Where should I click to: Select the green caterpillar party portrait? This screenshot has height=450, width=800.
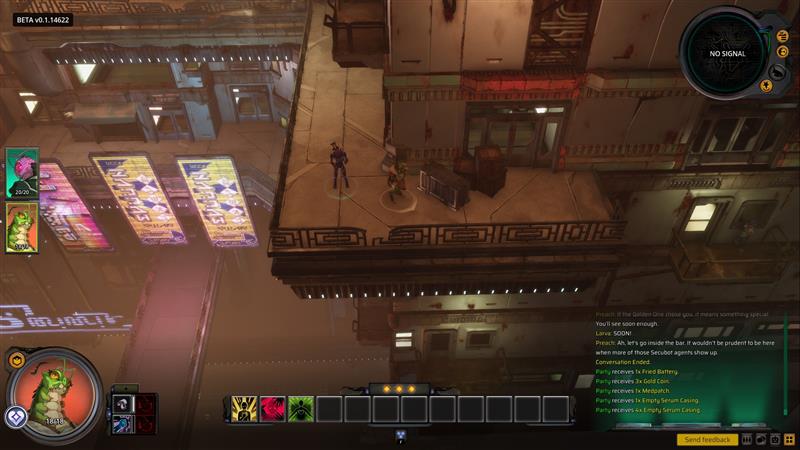21,227
